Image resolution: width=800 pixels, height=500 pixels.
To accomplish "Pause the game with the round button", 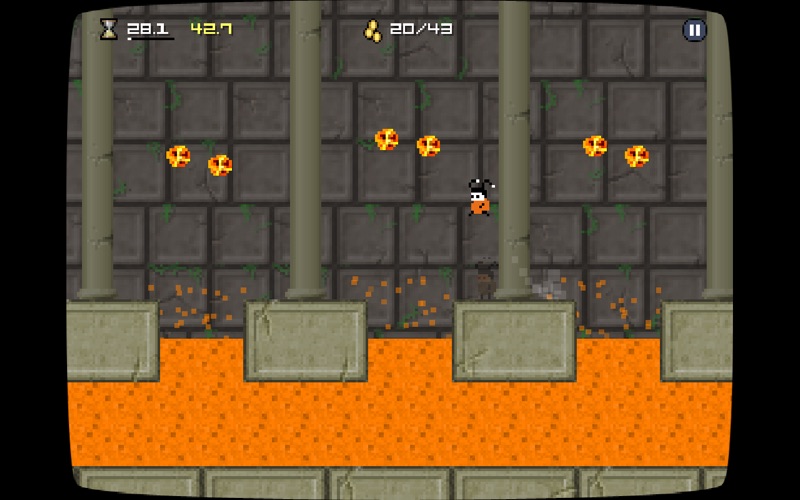I will (694, 30).
